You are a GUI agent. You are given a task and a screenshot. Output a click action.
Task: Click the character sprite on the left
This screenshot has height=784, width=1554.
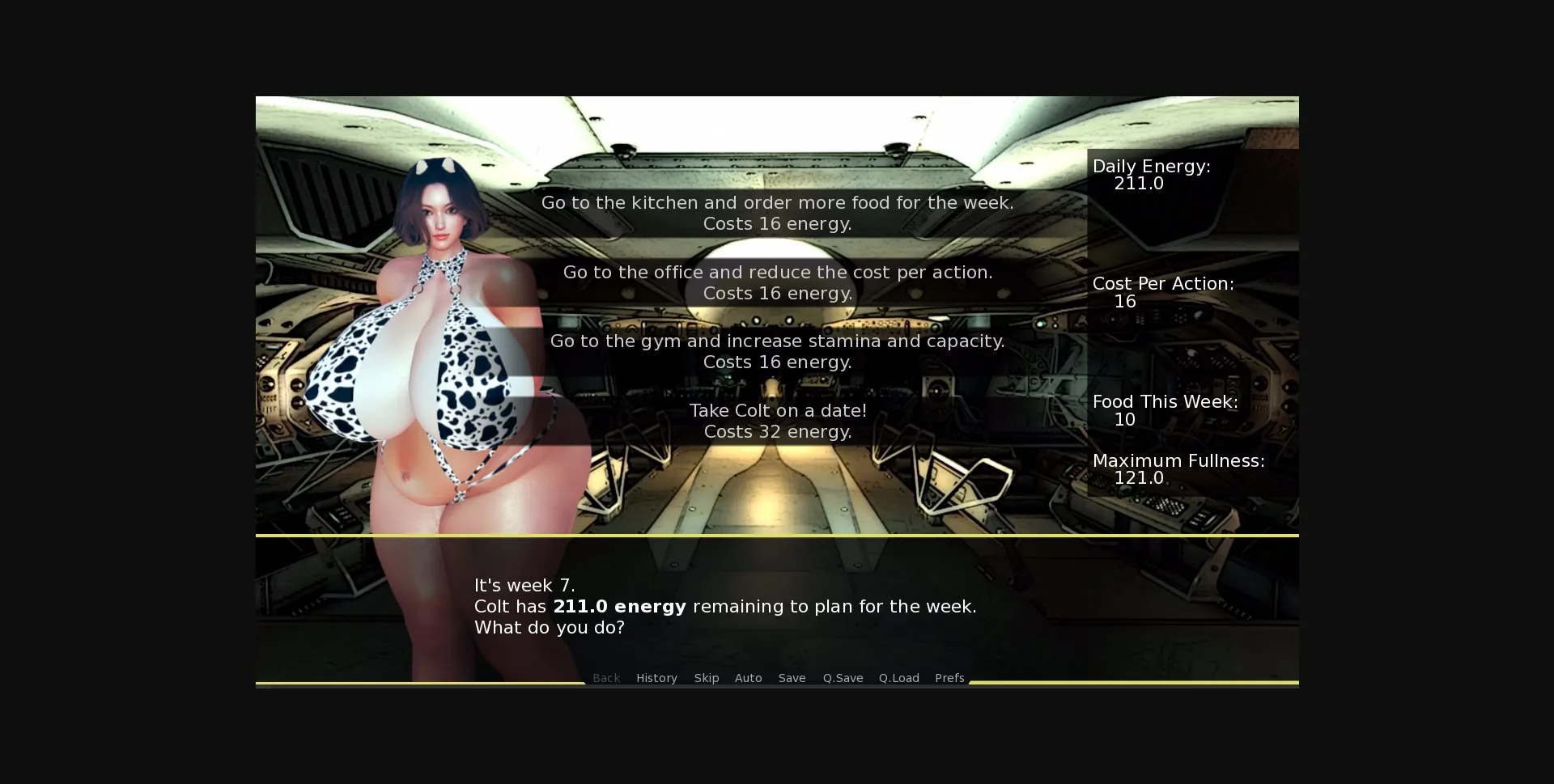[x=437, y=364]
